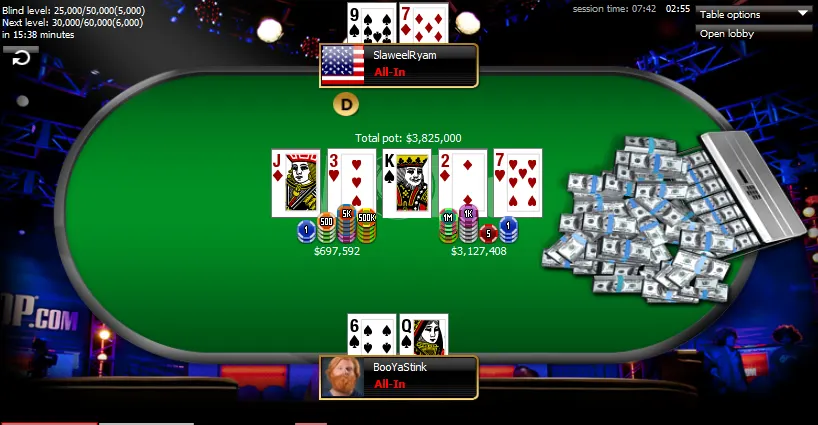Click BooYaStink's bearded avatar picture

[x=343, y=377]
